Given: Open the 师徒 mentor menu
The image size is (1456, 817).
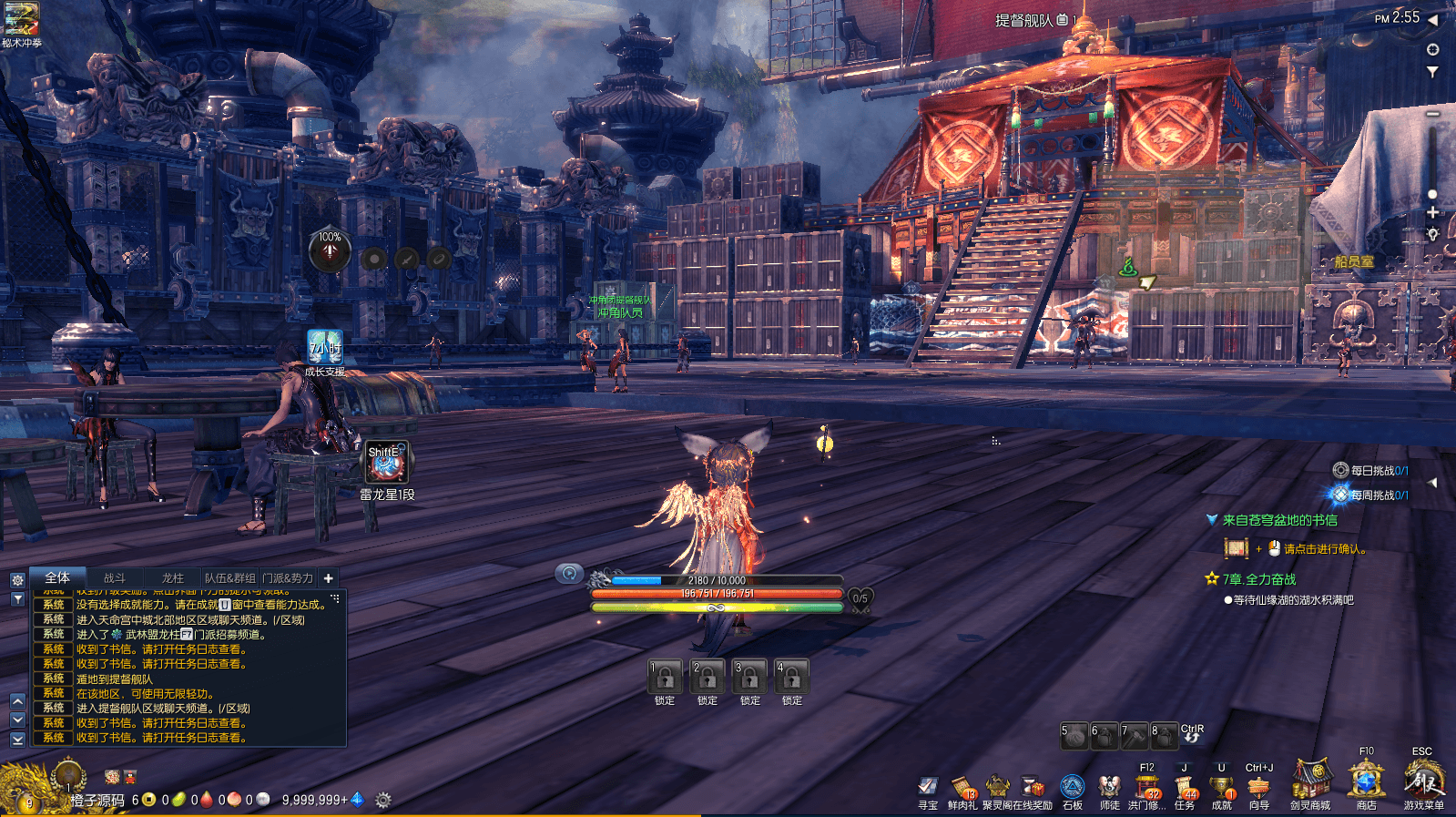Looking at the screenshot, I should point(1109,787).
